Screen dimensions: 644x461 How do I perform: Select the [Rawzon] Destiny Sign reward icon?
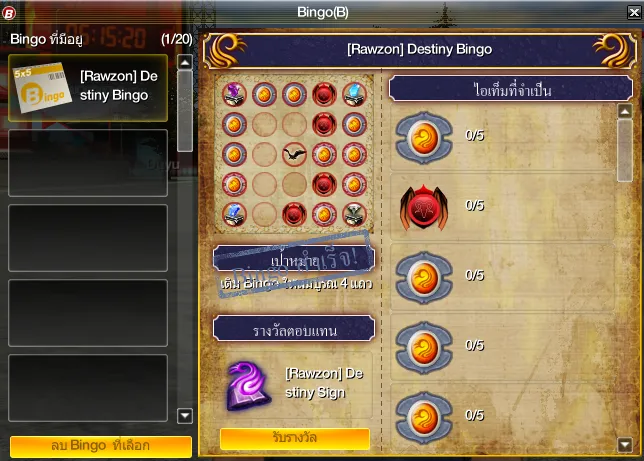249,384
